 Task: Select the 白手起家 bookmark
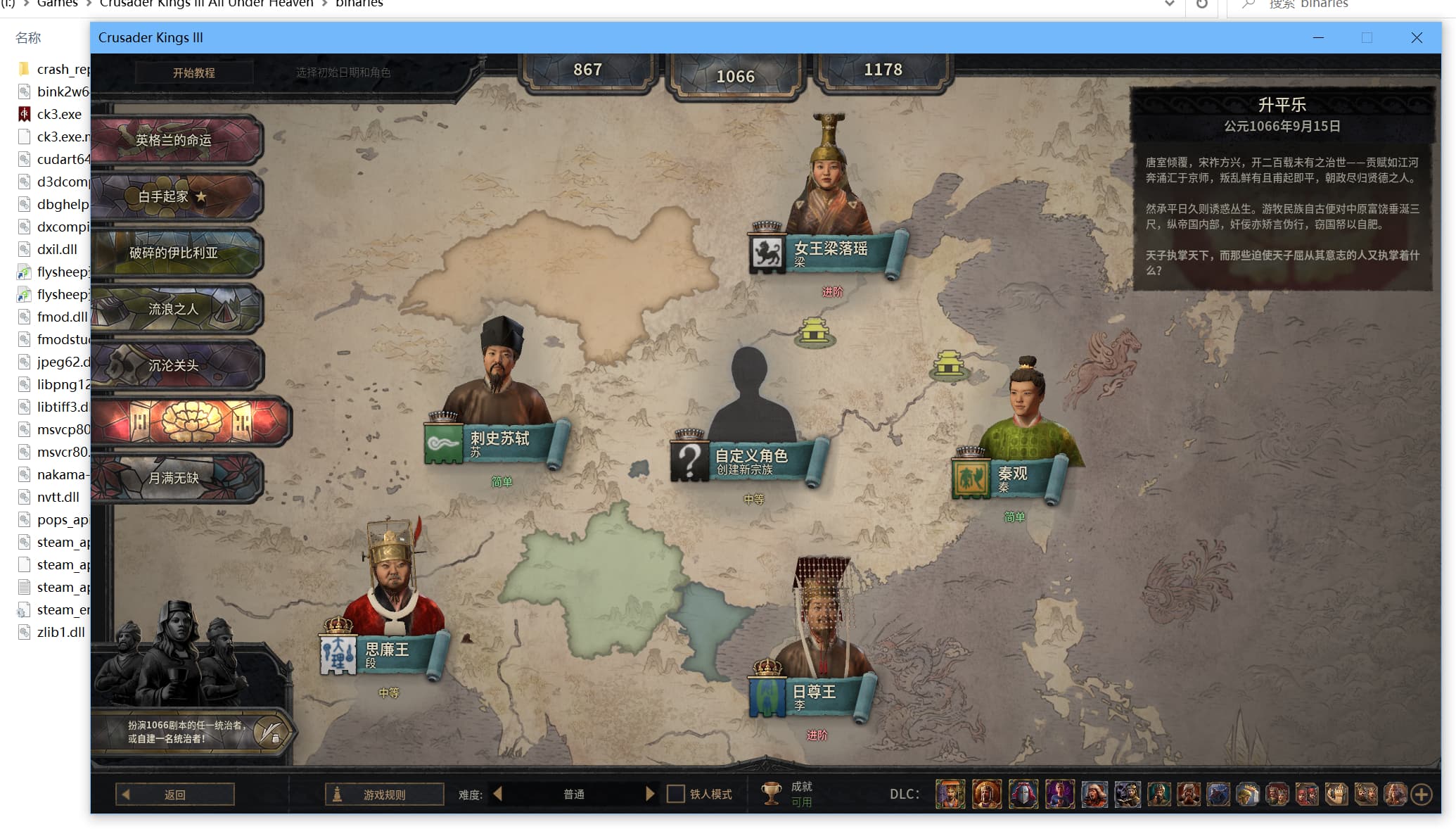[x=174, y=196]
